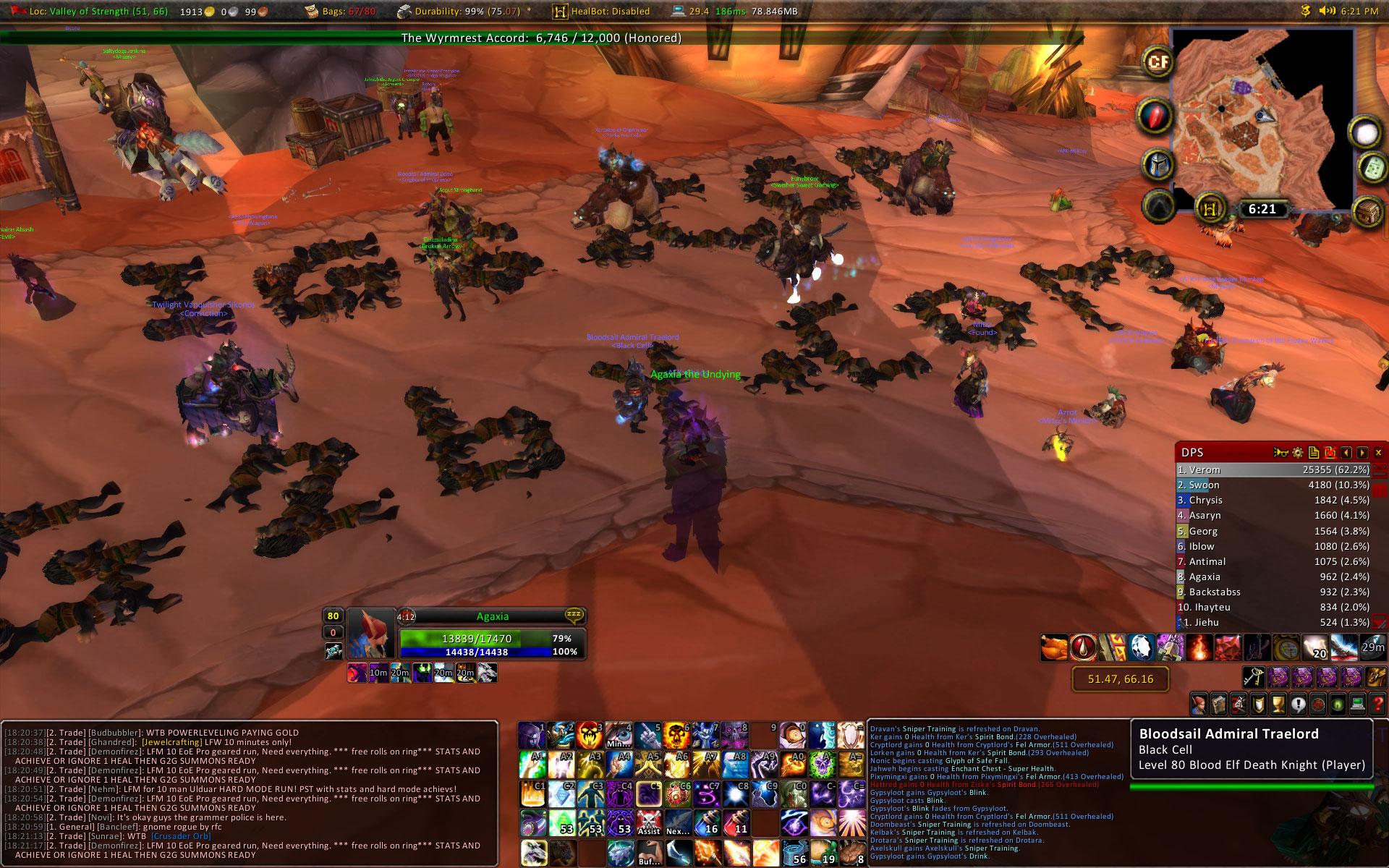Click the CF minimap button
This screenshot has height=868, width=1389.
(1157, 62)
